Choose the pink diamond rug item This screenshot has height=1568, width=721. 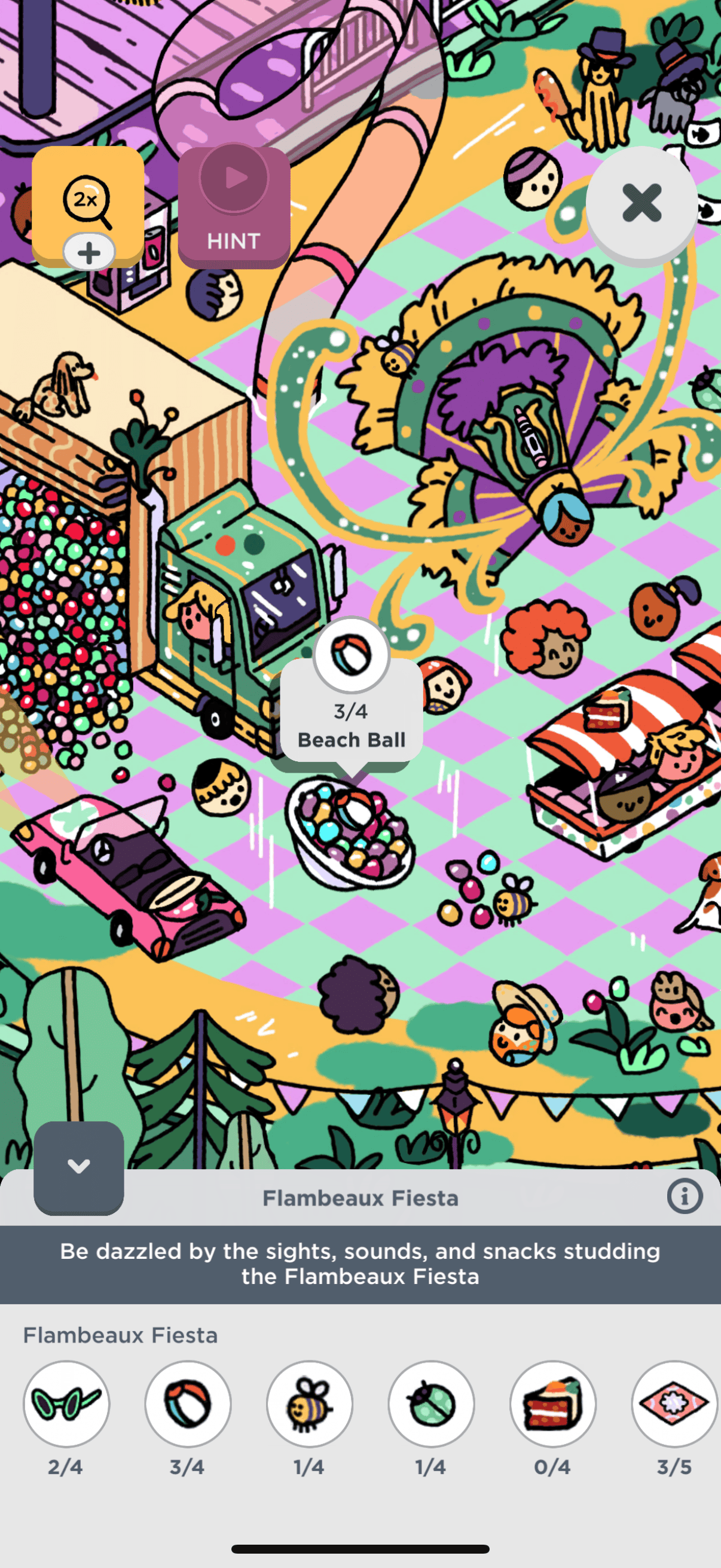point(674,1403)
